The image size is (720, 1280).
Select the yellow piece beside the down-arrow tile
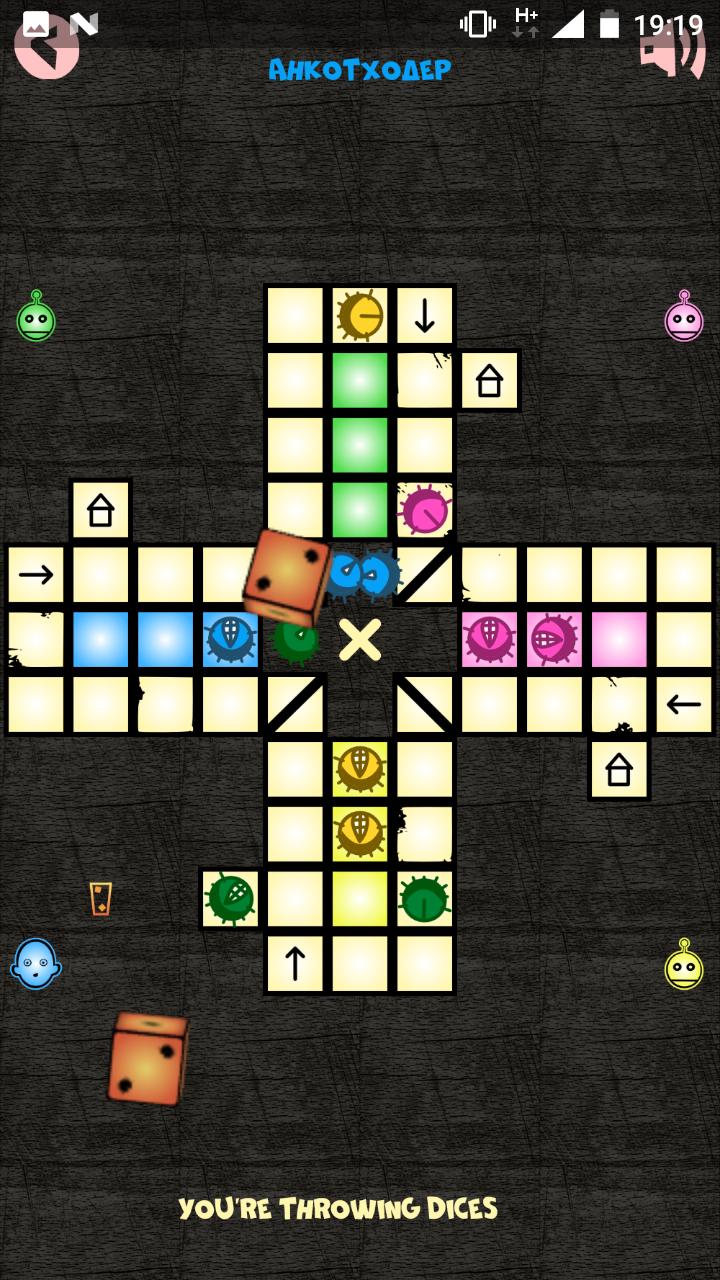(x=360, y=316)
